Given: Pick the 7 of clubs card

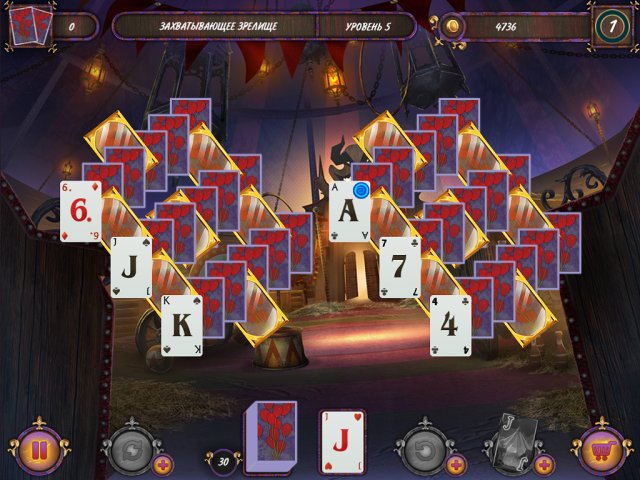Looking at the screenshot, I should 399,267.
